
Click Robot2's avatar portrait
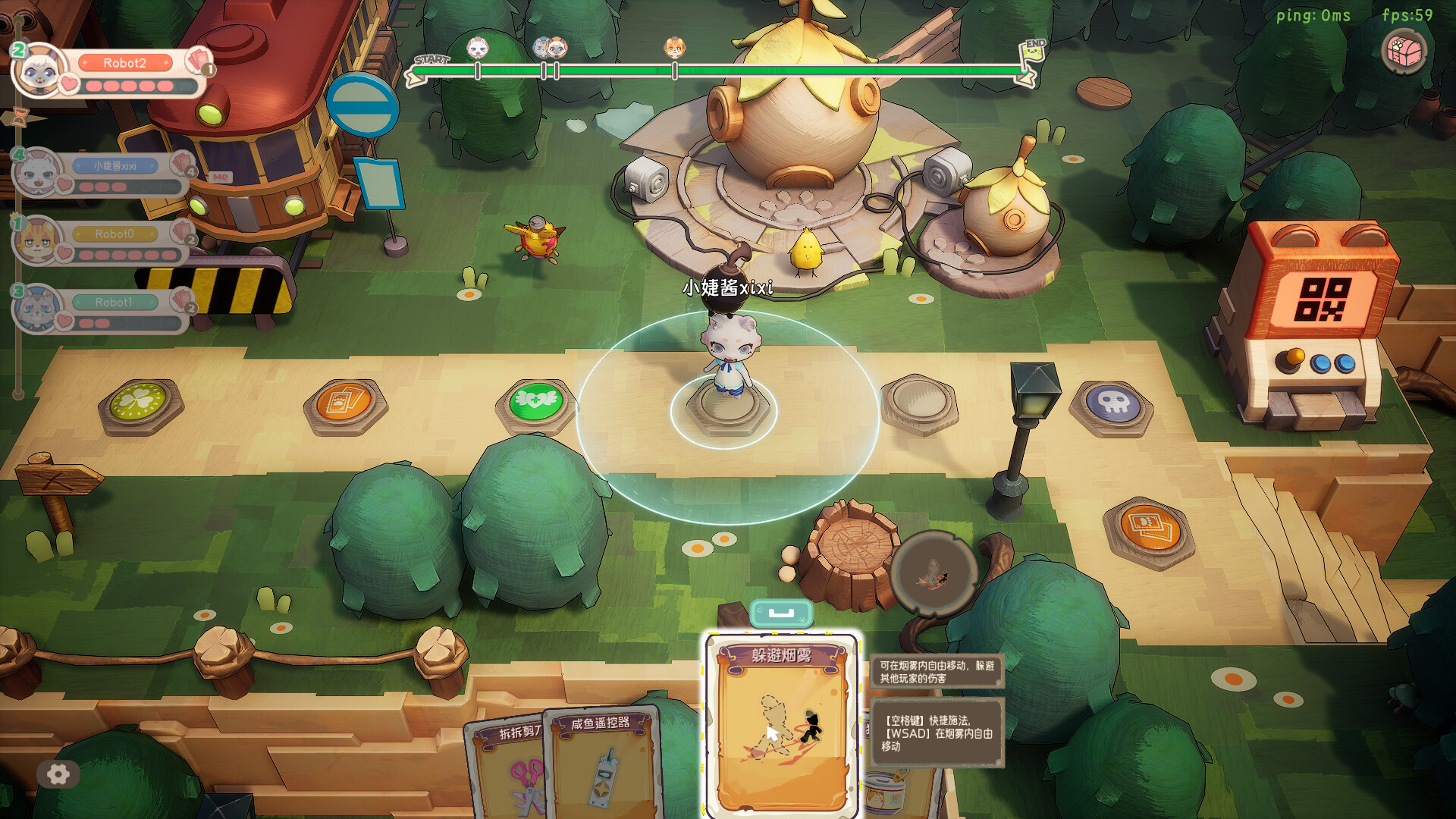(38, 72)
